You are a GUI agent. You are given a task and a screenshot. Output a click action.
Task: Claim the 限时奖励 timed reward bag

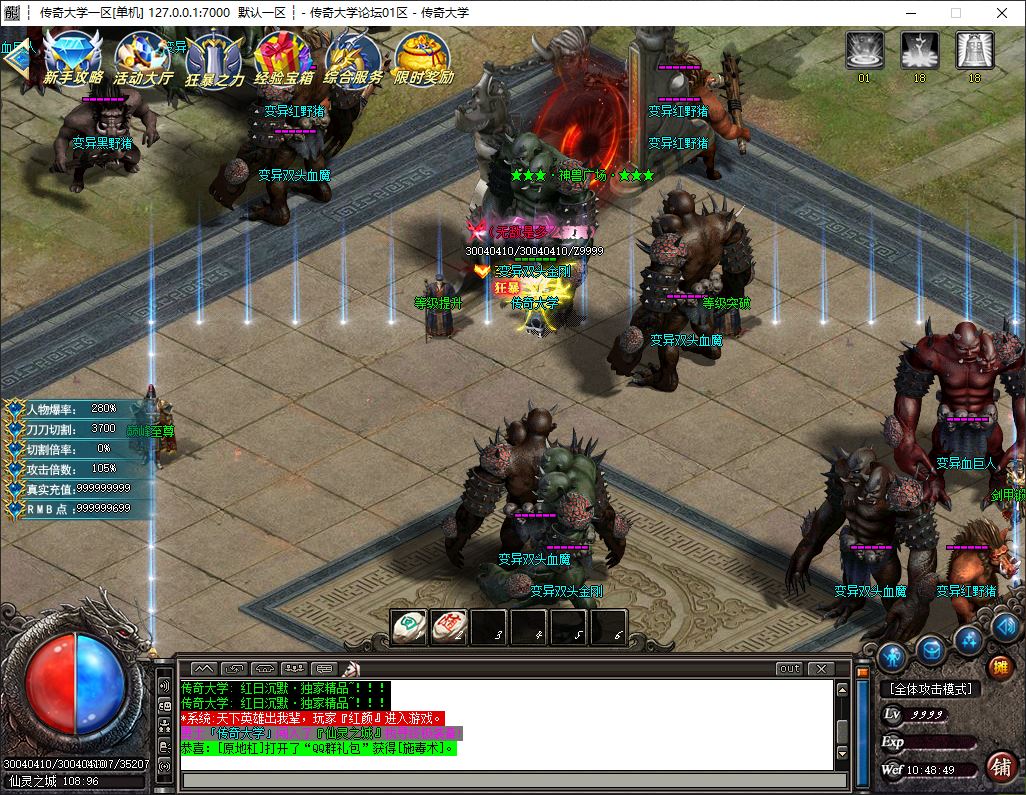point(423,56)
